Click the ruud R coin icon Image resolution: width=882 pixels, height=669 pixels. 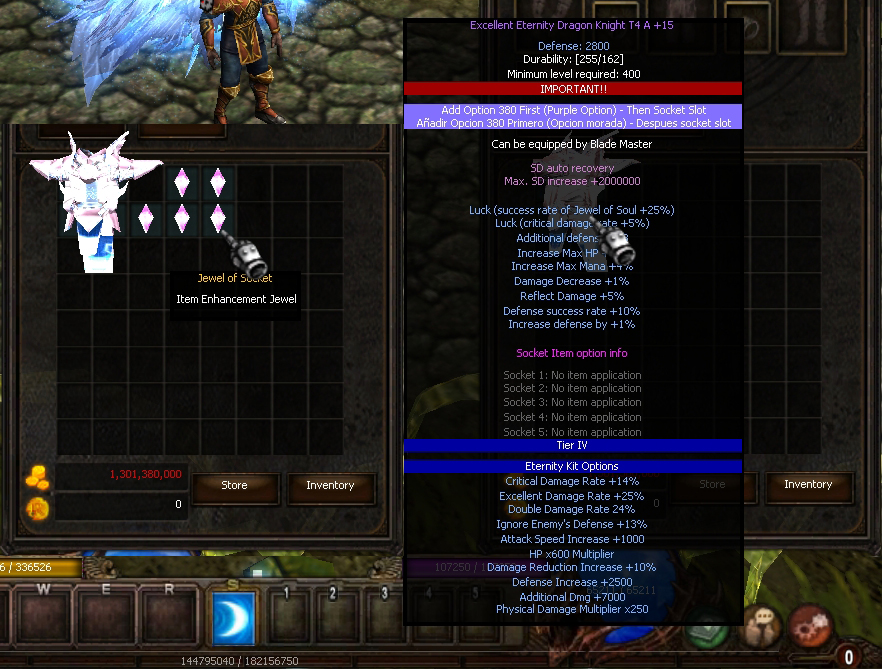[37, 508]
